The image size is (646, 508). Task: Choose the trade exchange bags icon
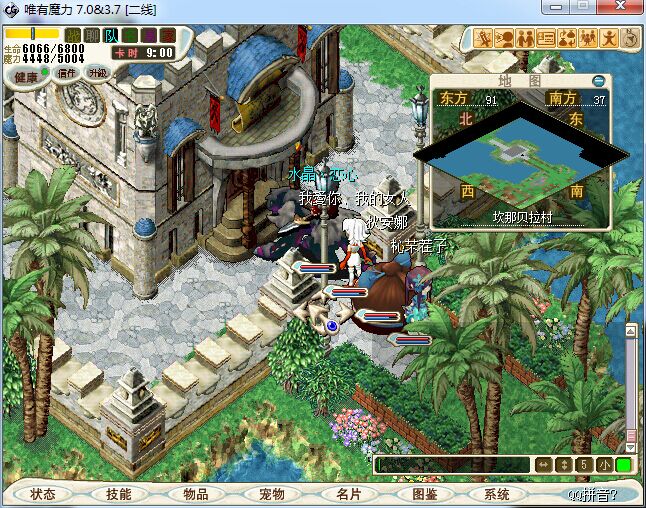click(x=567, y=39)
